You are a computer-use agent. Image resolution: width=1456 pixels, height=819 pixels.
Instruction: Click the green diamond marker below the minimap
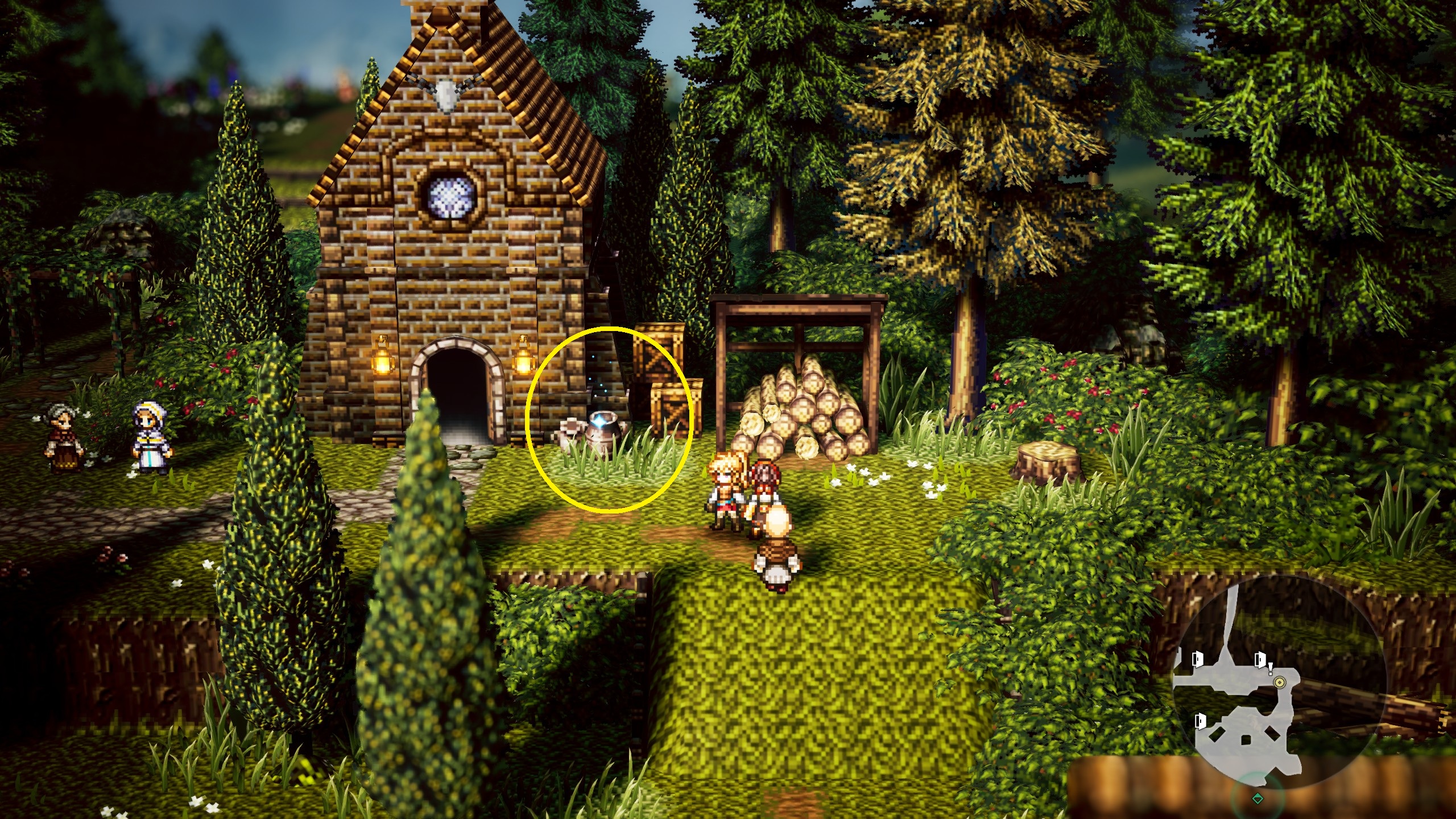tap(1258, 799)
